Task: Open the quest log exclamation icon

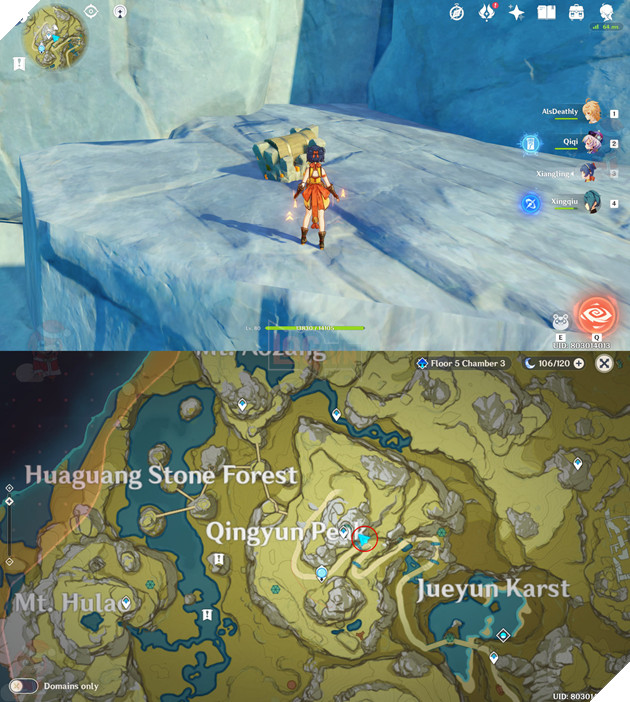Action: (19, 63)
